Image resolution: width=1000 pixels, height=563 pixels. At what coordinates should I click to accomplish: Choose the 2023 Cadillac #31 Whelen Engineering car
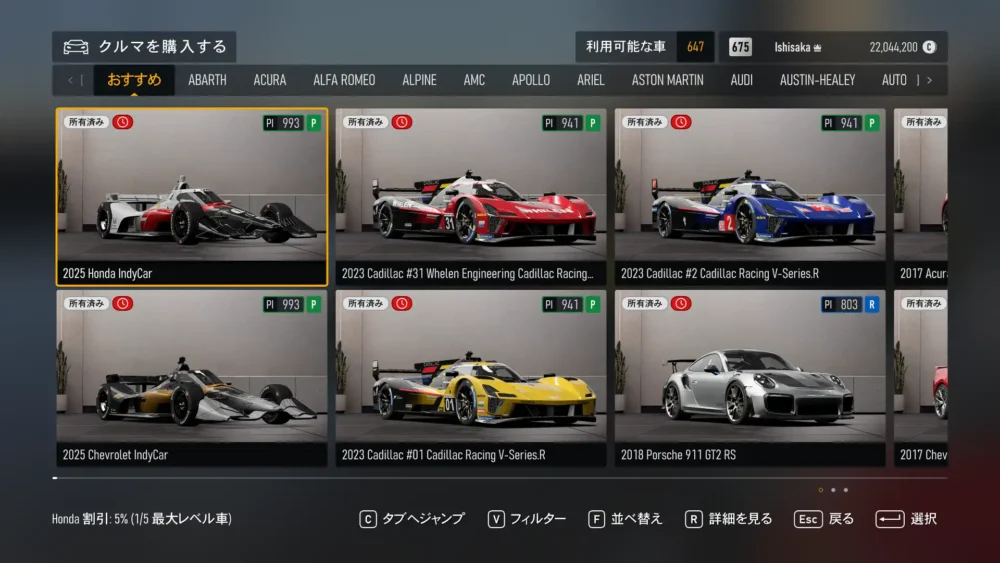coord(471,197)
